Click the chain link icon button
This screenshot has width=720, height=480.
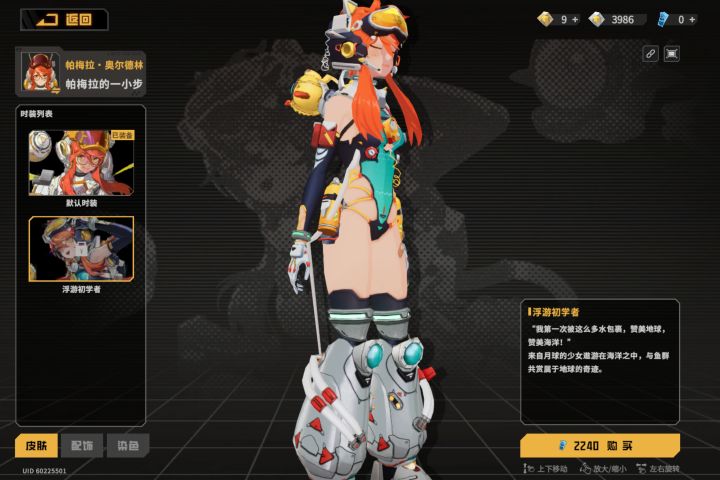coord(650,54)
